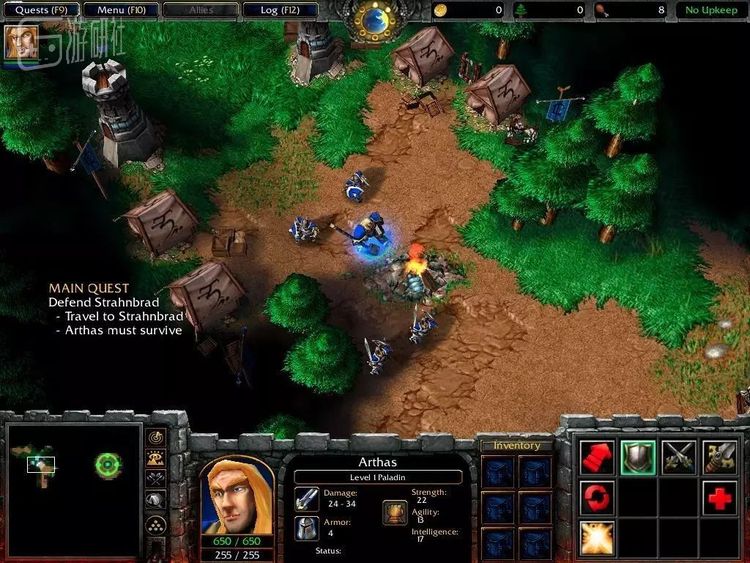Choose the crossed swords Hold Position command
The width and height of the screenshot is (750, 563).
[679, 457]
